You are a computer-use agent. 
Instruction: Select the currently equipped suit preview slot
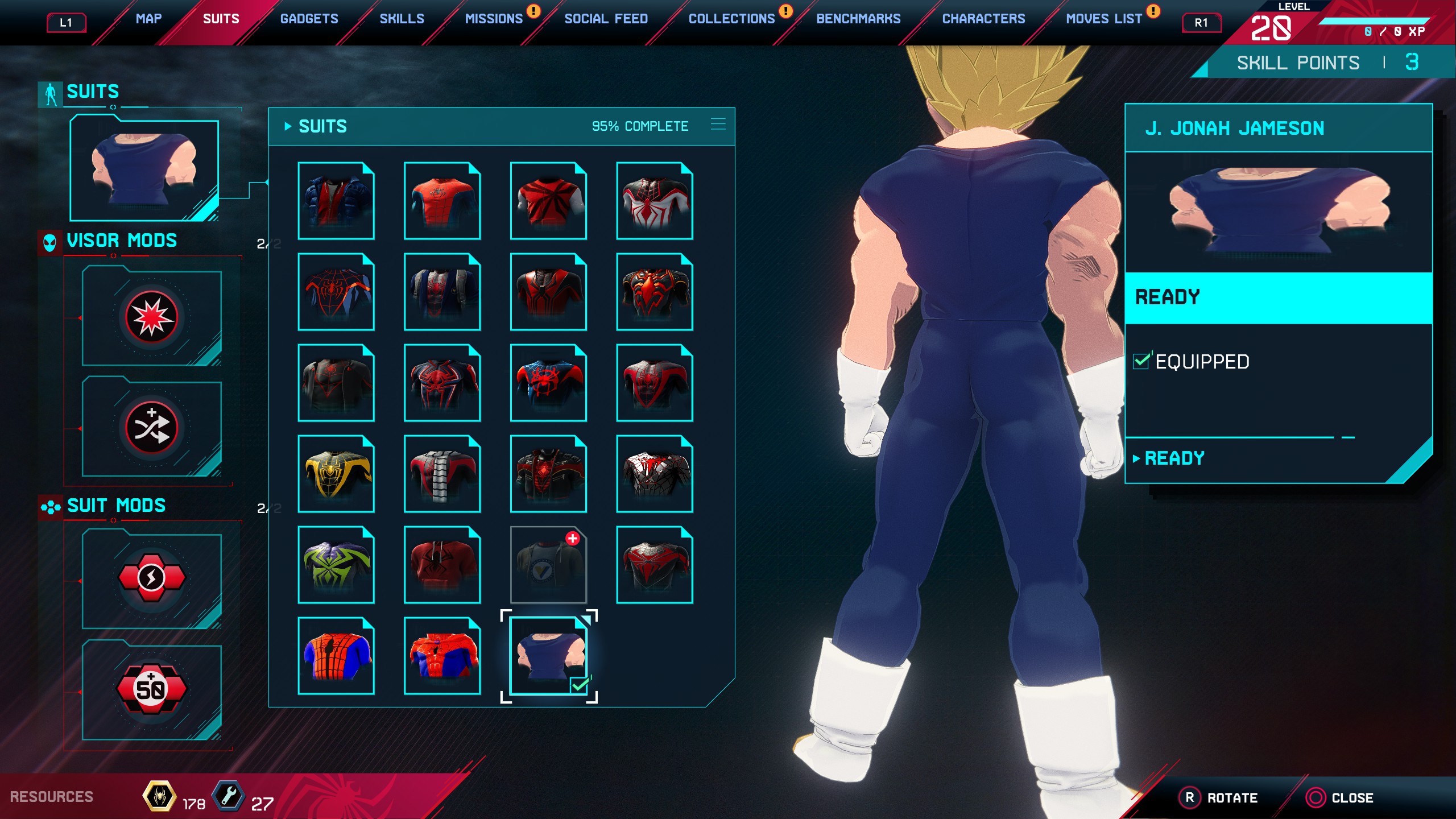tap(144, 169)
